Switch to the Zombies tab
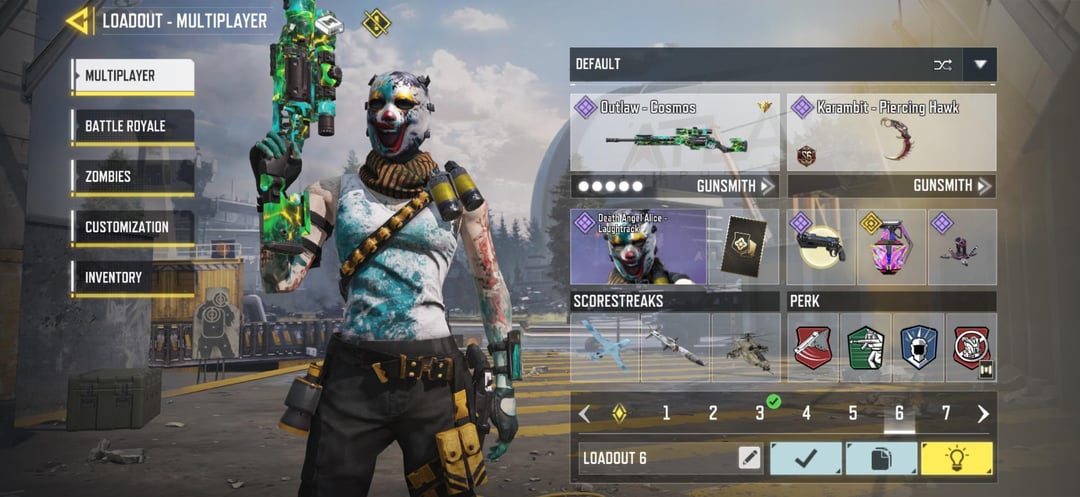Screen dimensions: 1080x497 point(132,177)
